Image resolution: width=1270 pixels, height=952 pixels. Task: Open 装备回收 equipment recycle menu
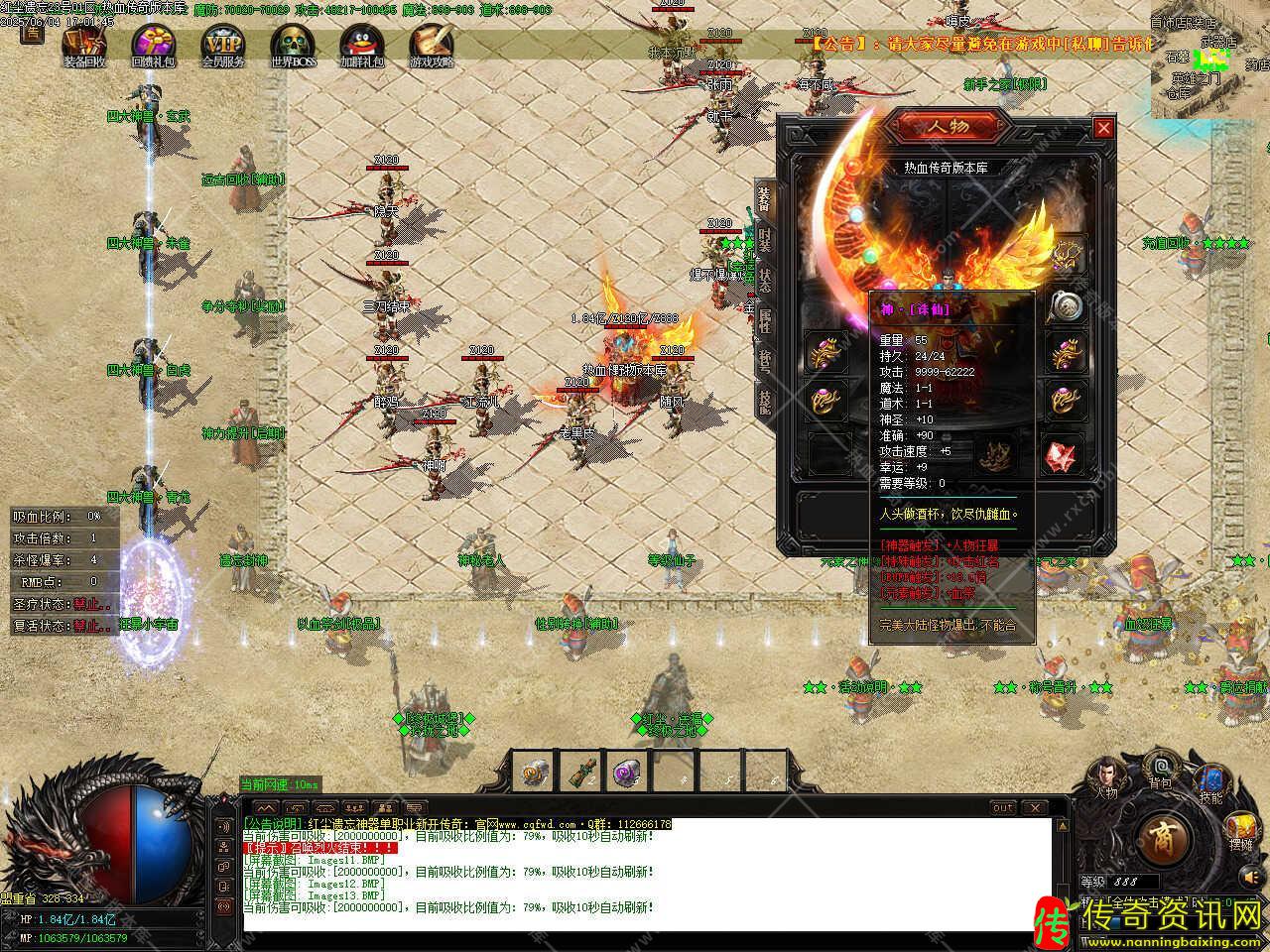pos(84,45)
